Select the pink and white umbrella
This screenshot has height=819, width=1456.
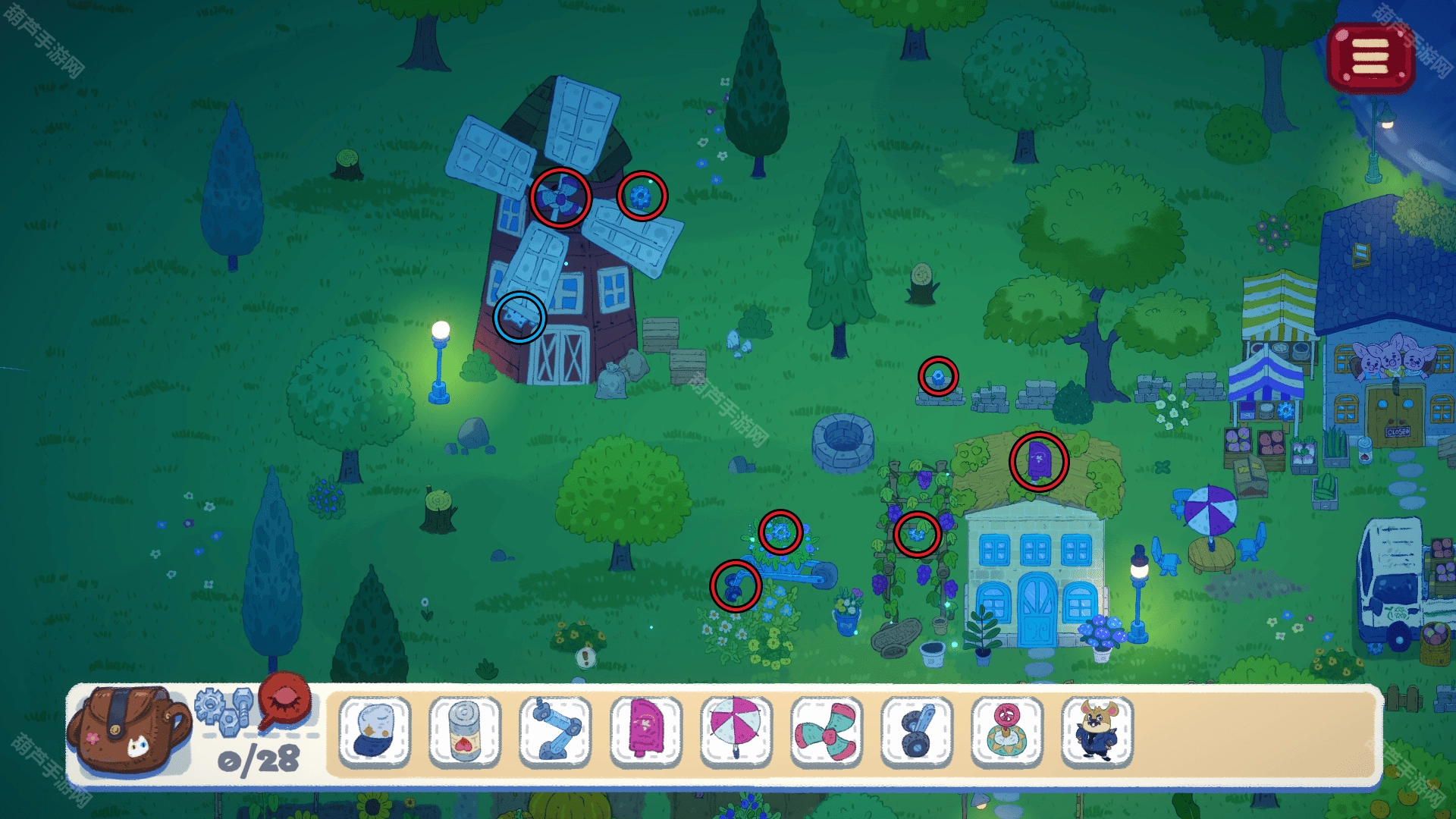736,731
